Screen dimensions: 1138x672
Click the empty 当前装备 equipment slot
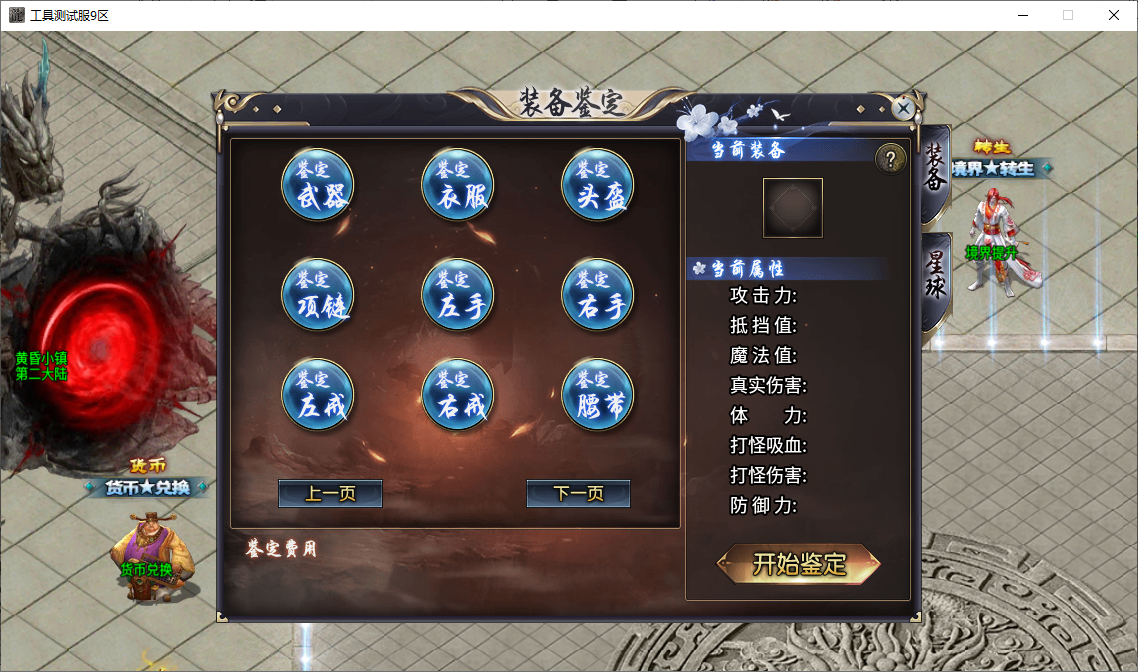[793, 208]
